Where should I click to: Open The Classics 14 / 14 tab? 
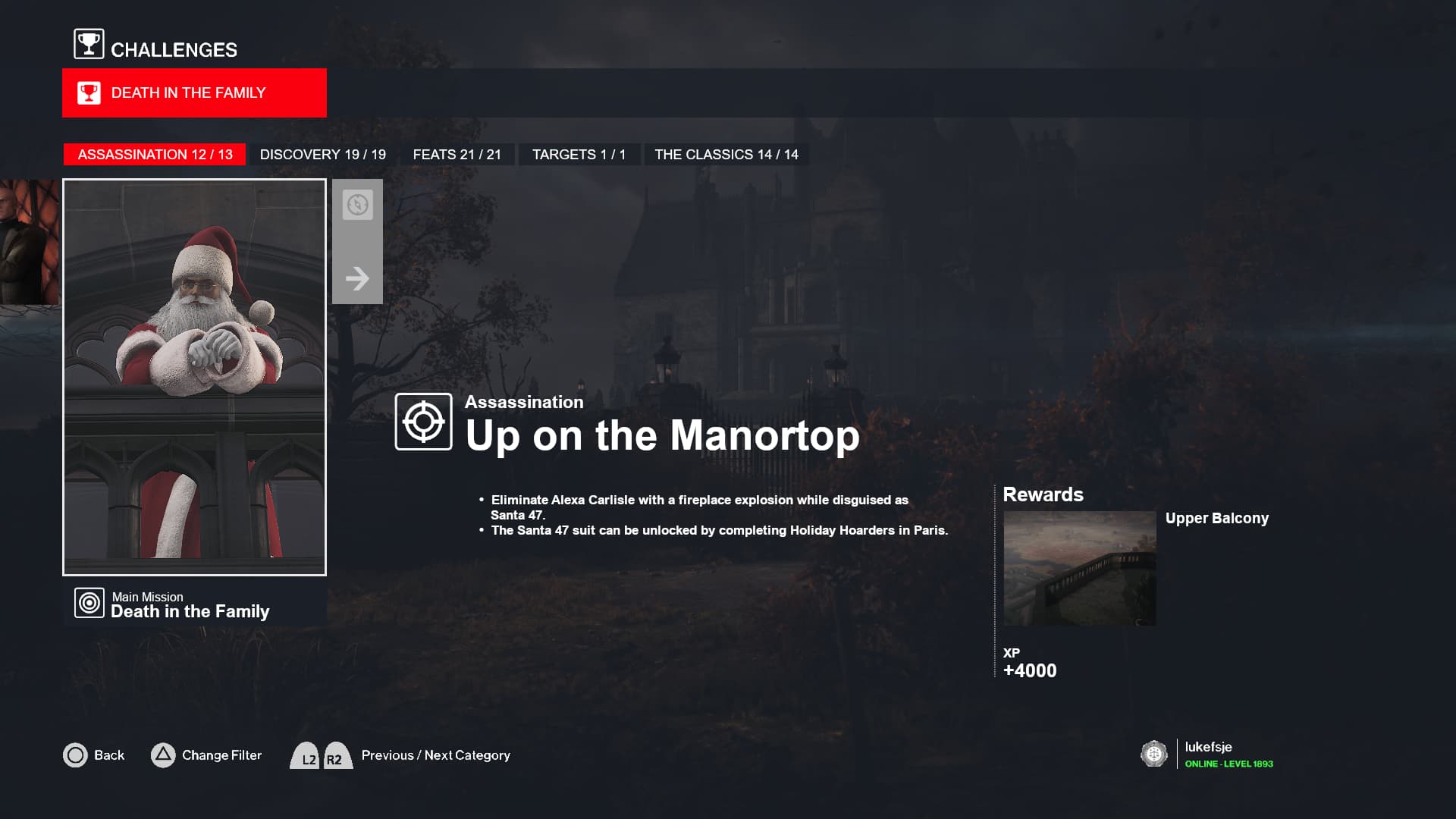pyautogui.click(x=726, y=155)
